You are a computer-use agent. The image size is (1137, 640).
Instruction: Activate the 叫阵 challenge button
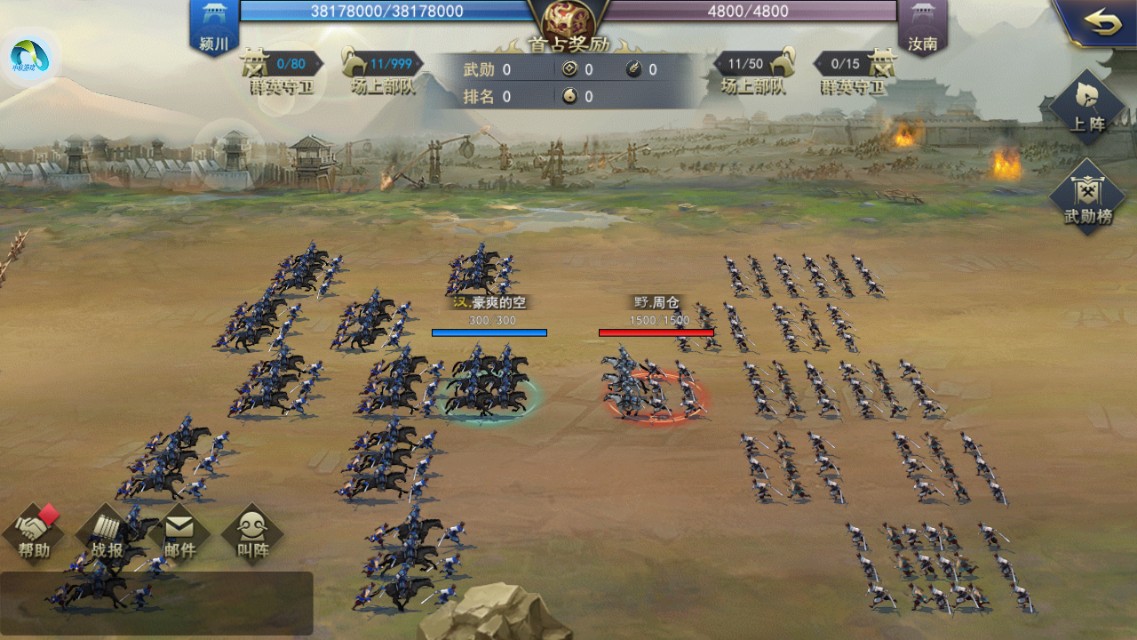(252, 533)
